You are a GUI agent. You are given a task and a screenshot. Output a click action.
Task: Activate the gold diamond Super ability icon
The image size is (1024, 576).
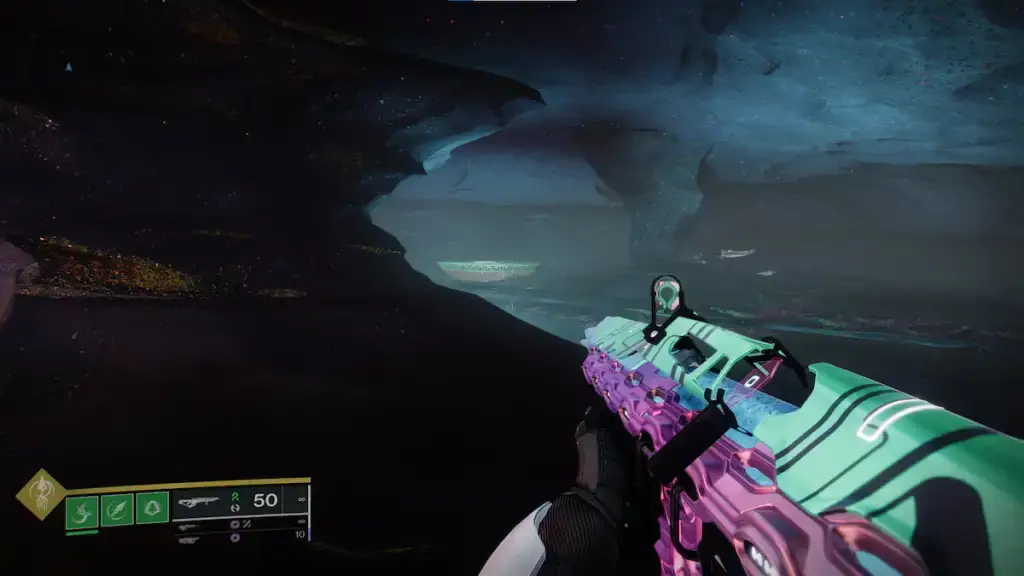[40, 494]
